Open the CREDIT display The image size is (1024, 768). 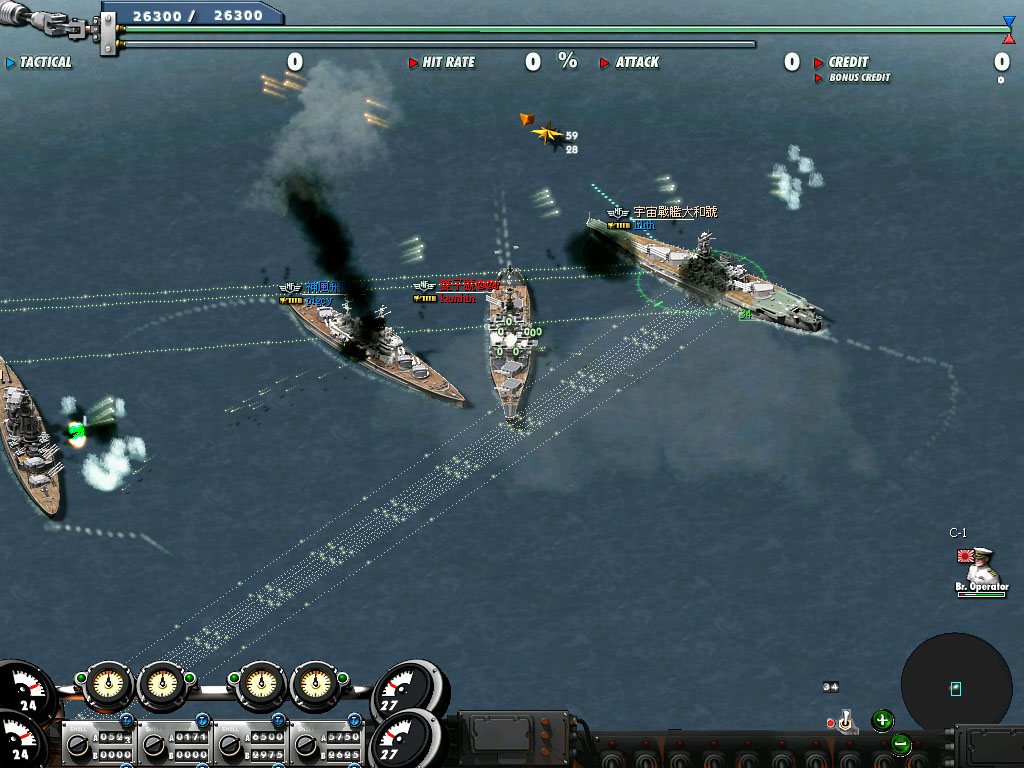tap(848, 62)
